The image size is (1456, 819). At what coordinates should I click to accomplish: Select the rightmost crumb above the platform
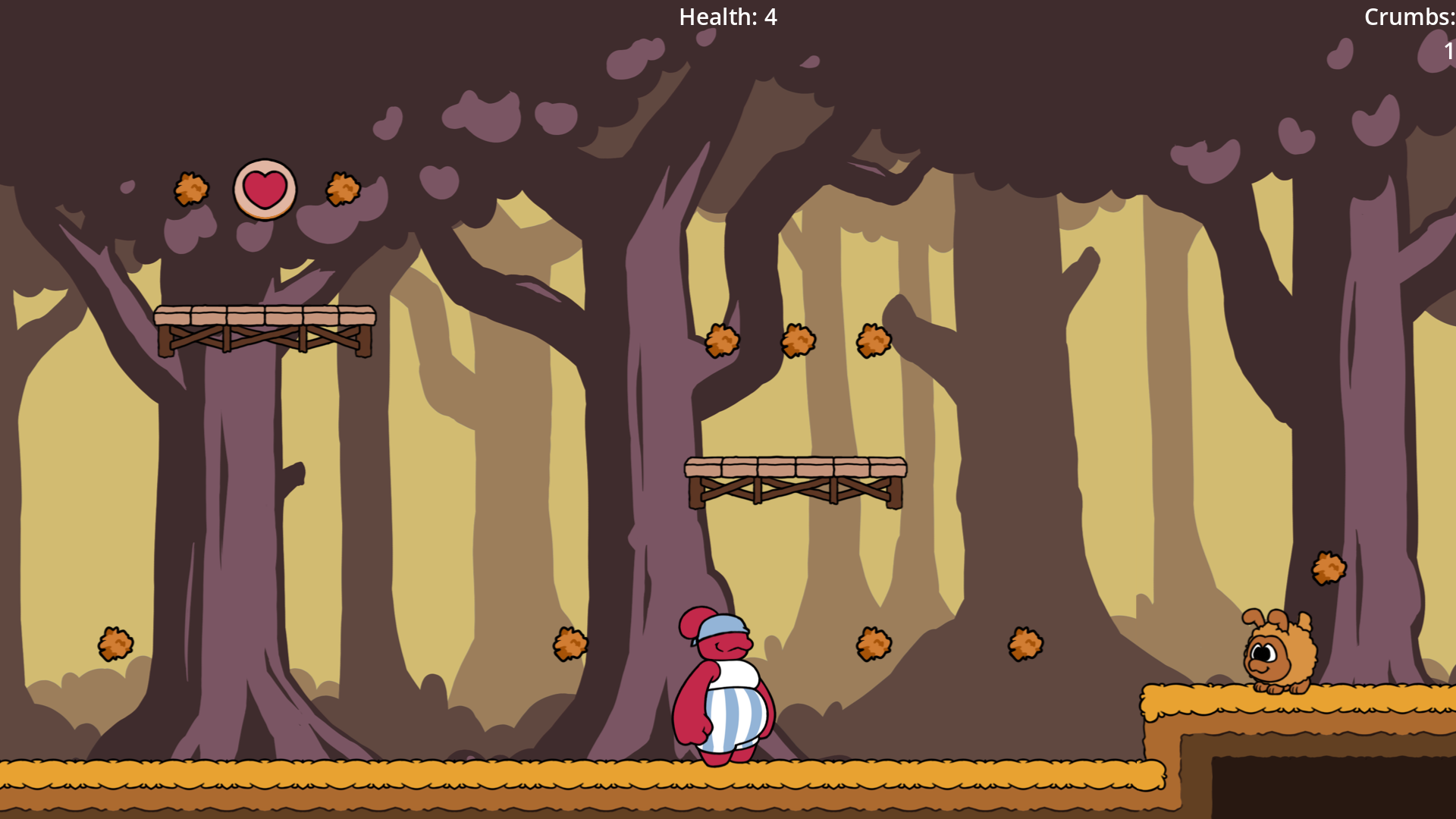[874, 339]
